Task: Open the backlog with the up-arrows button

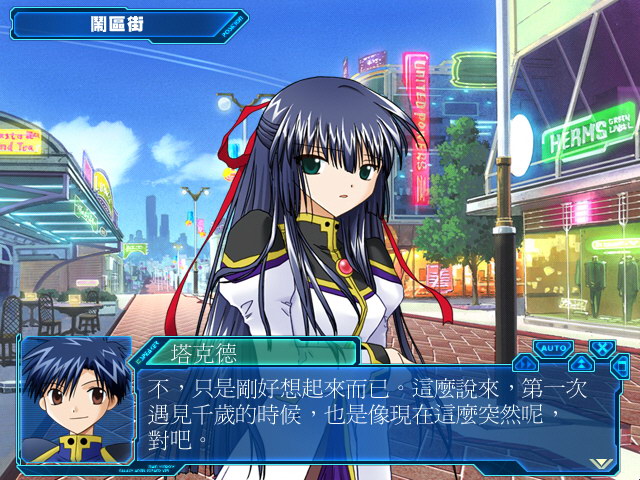Action: pyautogui.click(x=581, y=363)
